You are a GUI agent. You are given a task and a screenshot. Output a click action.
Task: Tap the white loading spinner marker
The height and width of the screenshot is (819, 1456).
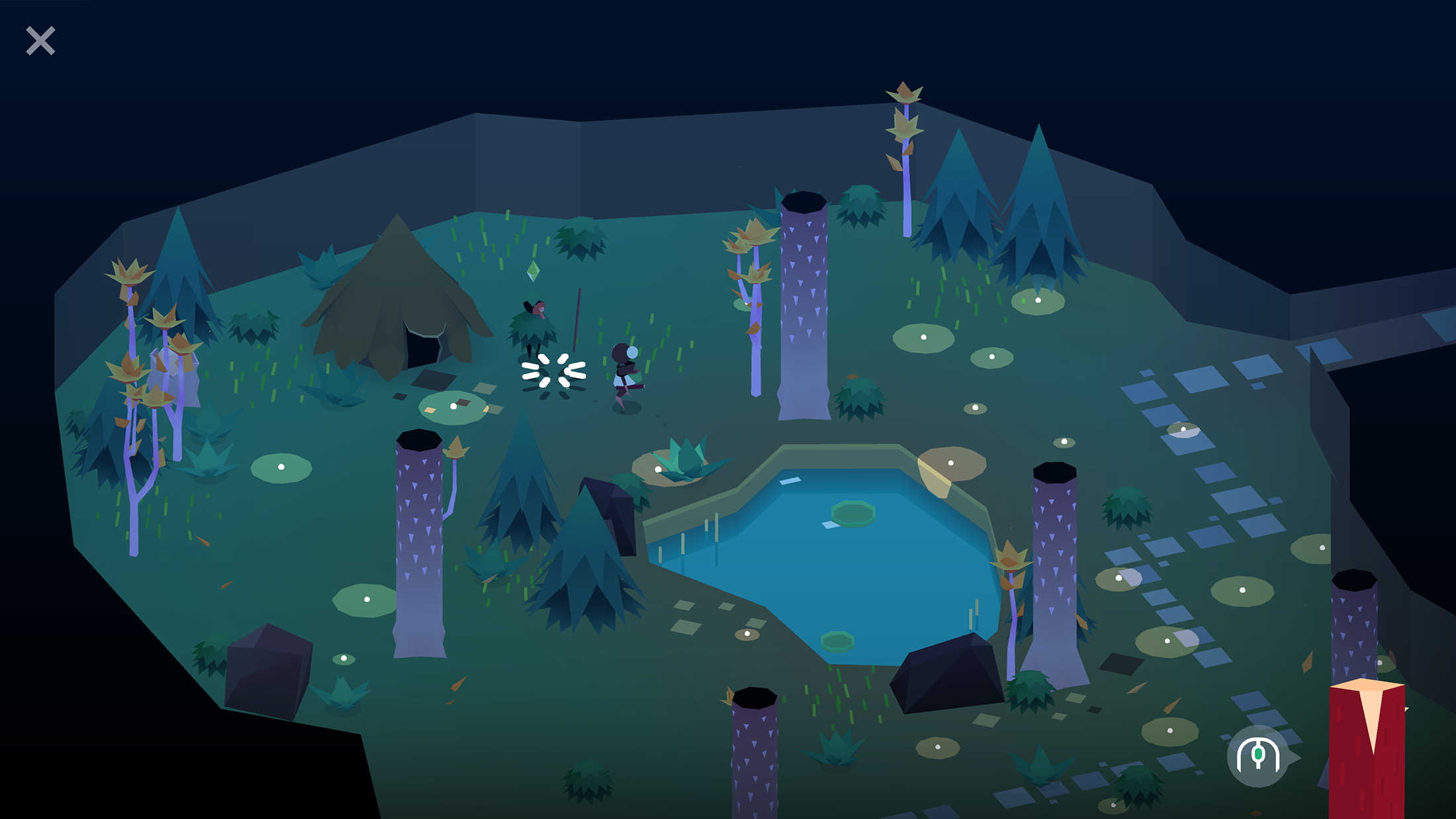point(553,373)
